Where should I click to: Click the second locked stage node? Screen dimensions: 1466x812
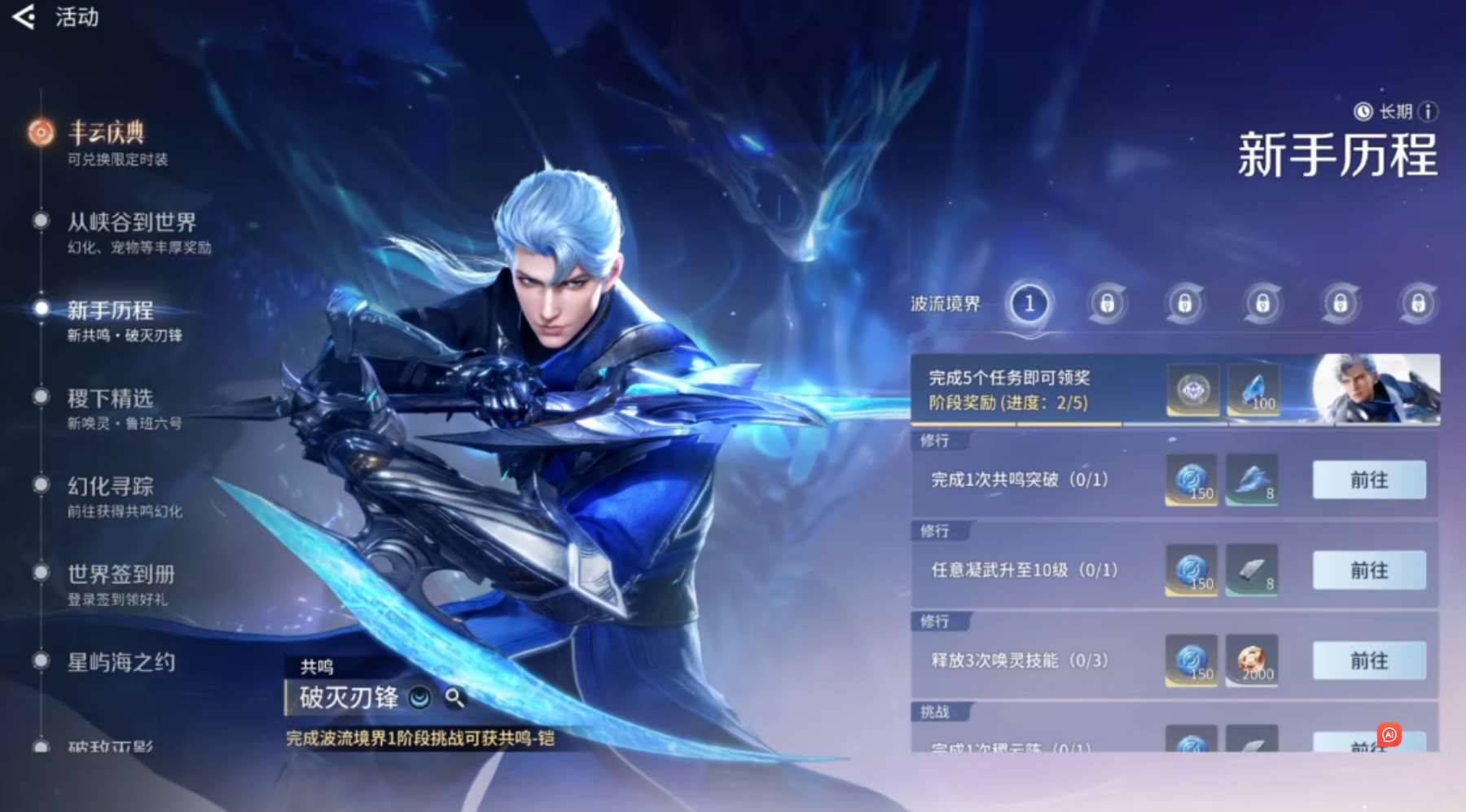[x=1108, y=303]
